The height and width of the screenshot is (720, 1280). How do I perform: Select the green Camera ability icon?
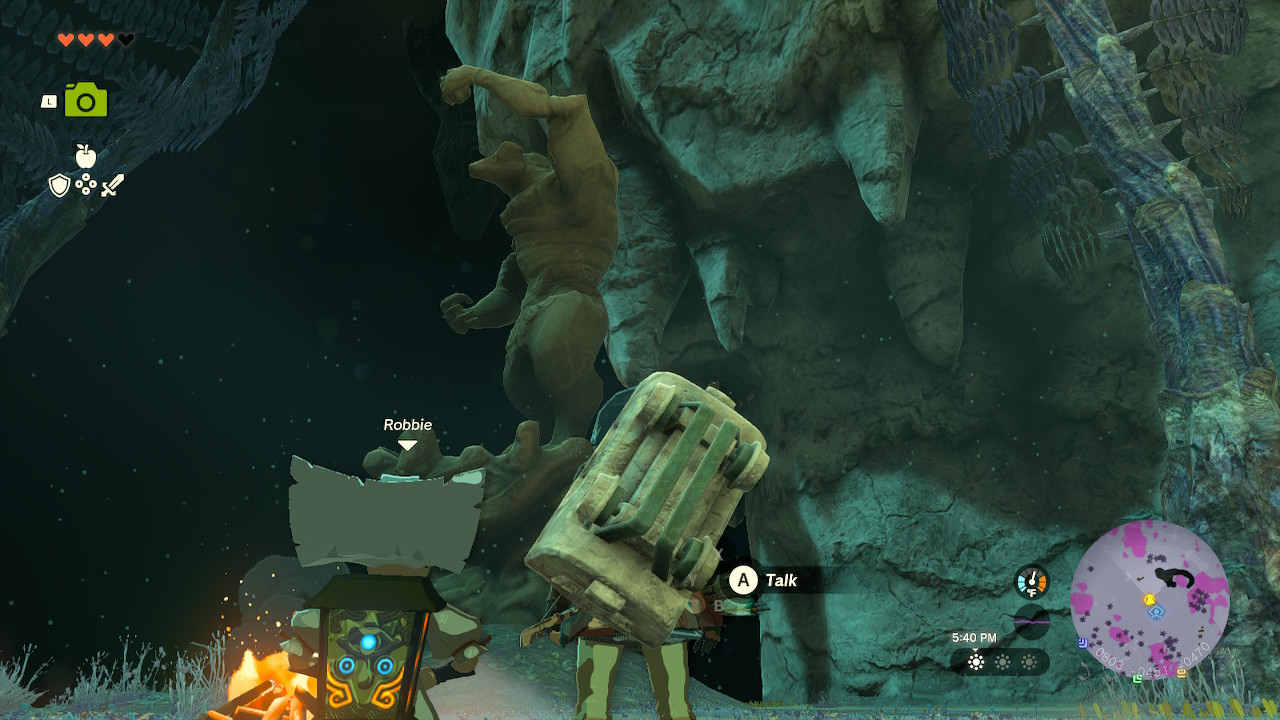[86, 100]
